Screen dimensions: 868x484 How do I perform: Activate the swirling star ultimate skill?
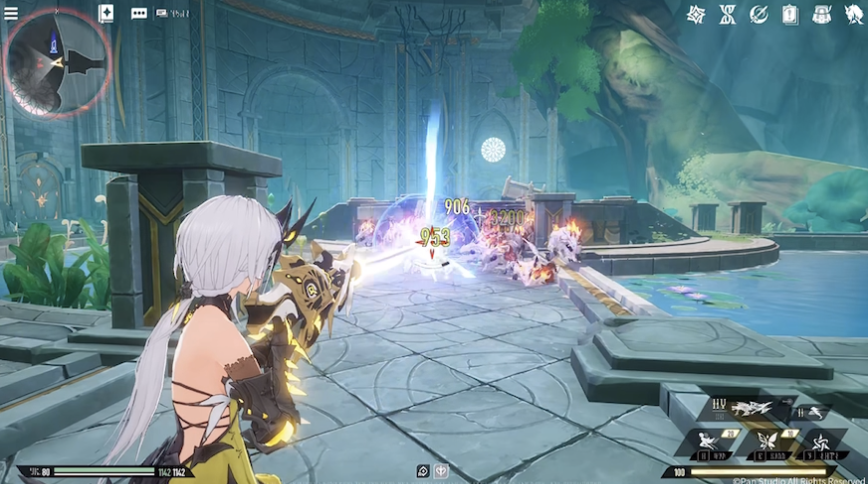(822, 442)
